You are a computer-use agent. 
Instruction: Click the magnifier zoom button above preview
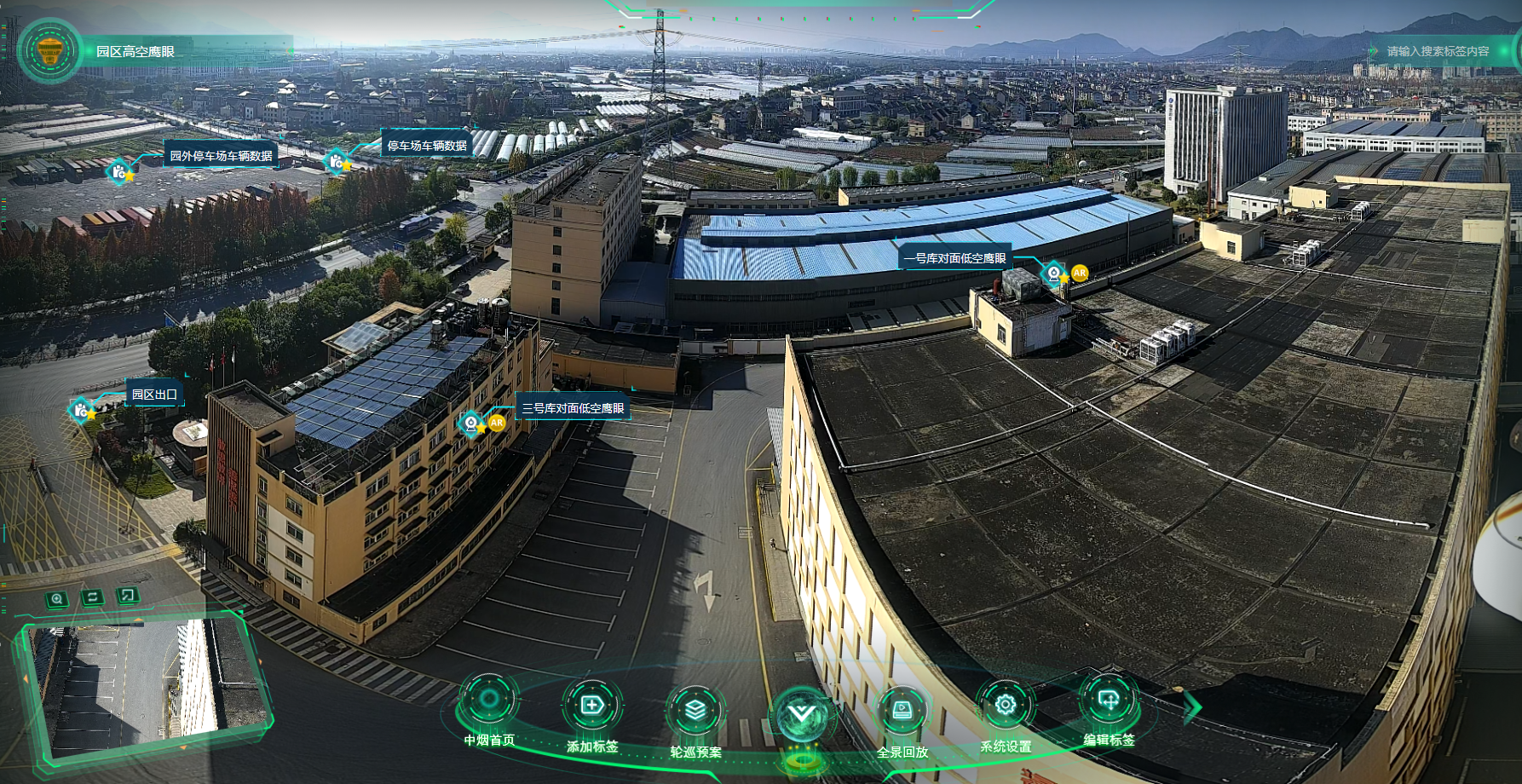[x=56, y=599]
